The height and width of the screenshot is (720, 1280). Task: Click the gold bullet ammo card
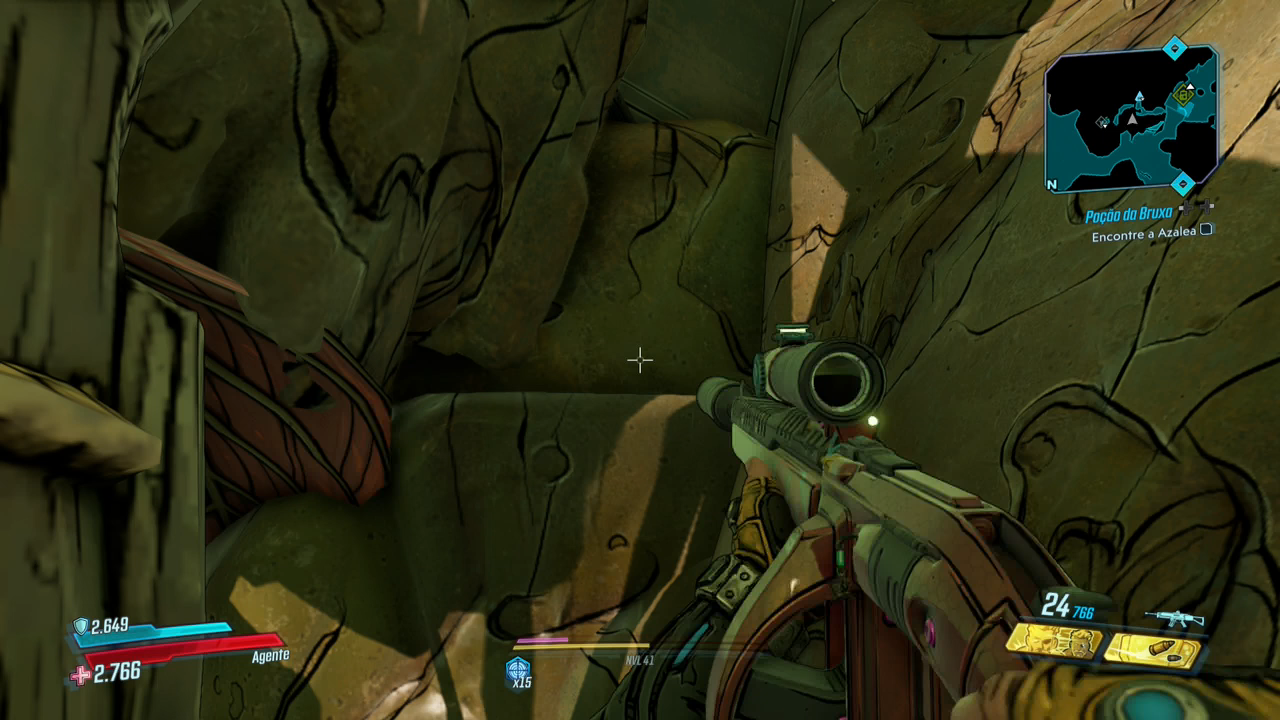click(1151, 649)
